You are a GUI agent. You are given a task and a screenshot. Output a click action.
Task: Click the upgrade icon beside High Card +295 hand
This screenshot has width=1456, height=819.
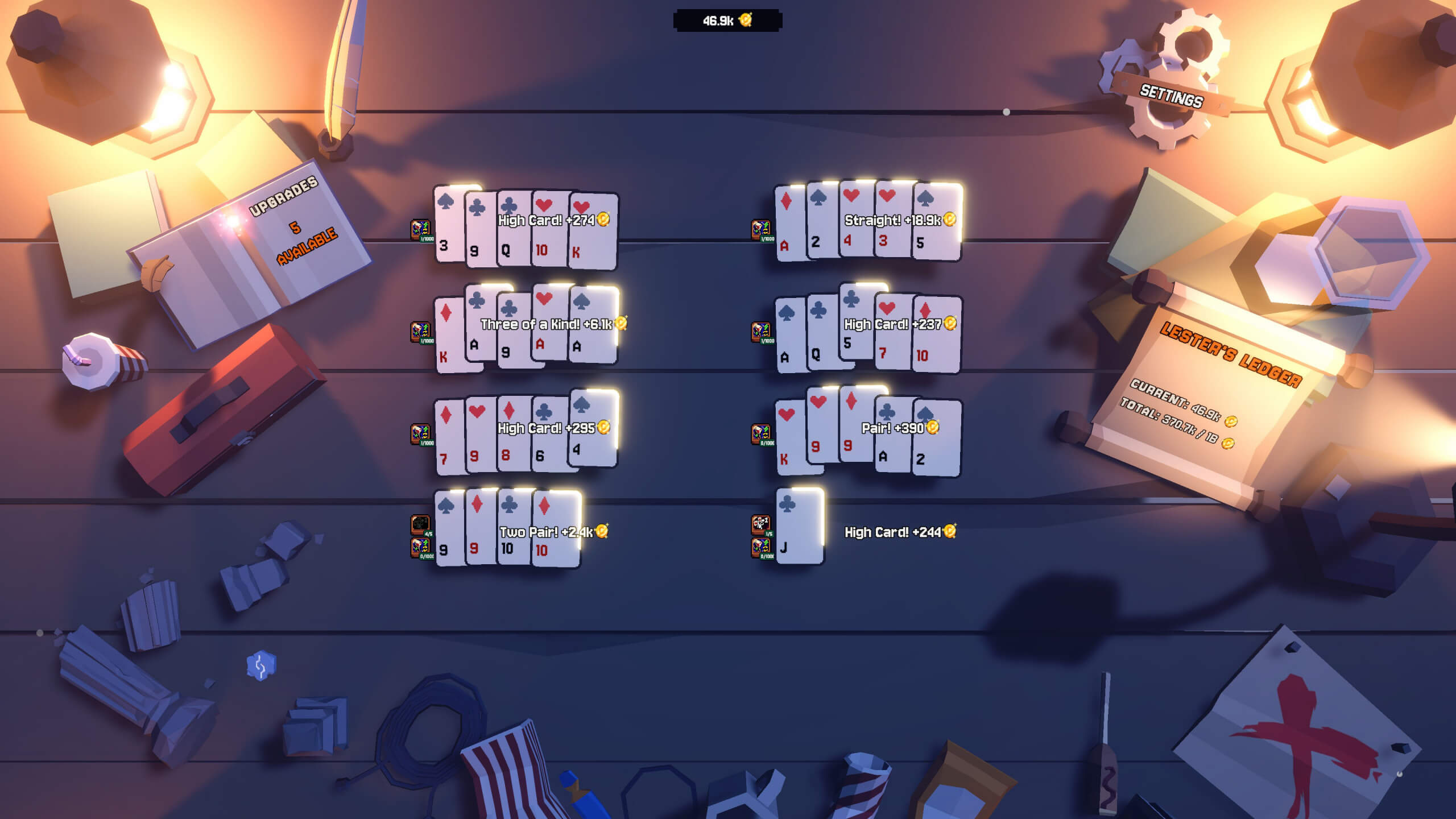[421, 434]
